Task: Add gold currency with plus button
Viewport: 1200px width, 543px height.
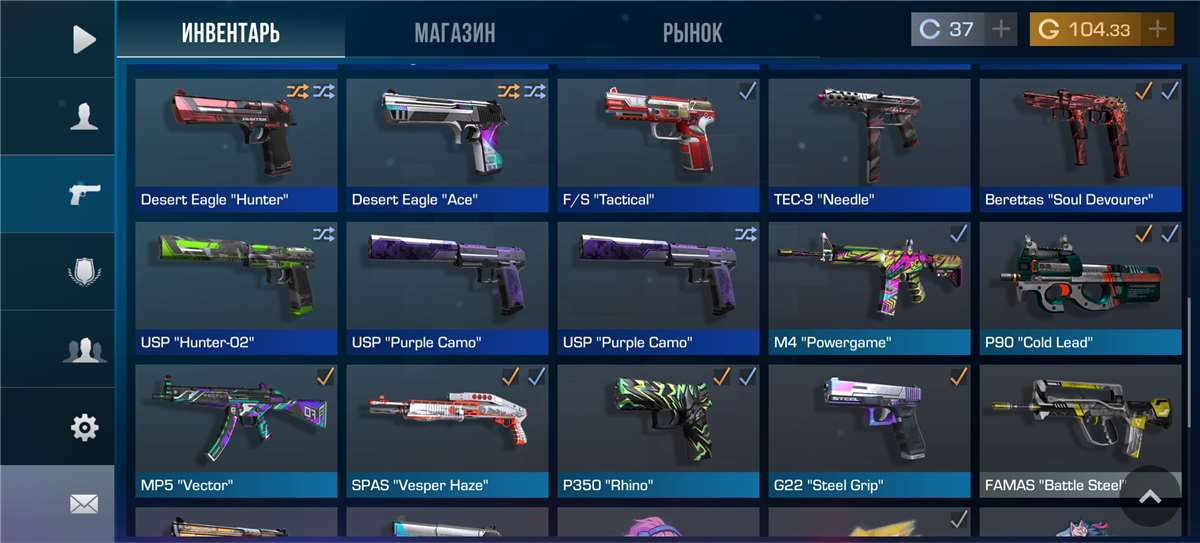Action: click(1157, 29)
